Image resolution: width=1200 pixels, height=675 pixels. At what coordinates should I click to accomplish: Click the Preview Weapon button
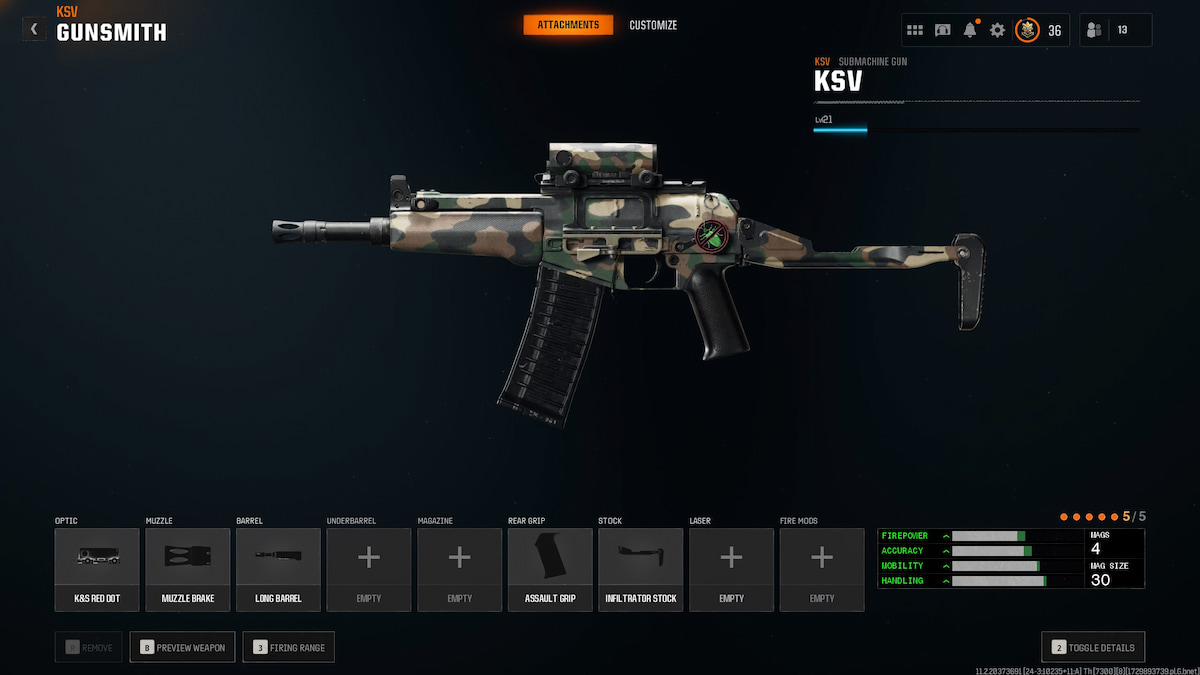tap(183, 647)
